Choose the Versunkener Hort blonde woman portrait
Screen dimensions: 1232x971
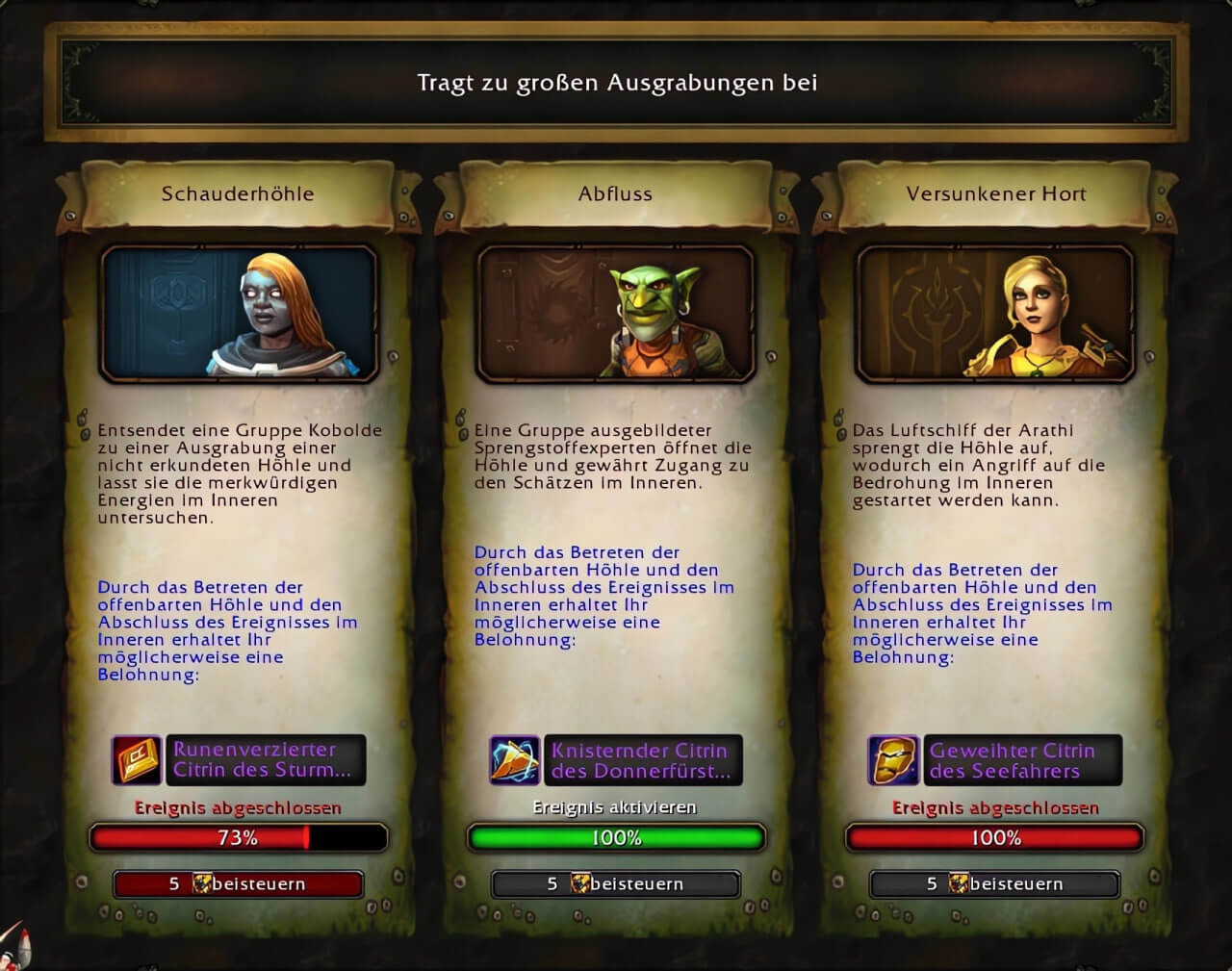tap(994, 312)
